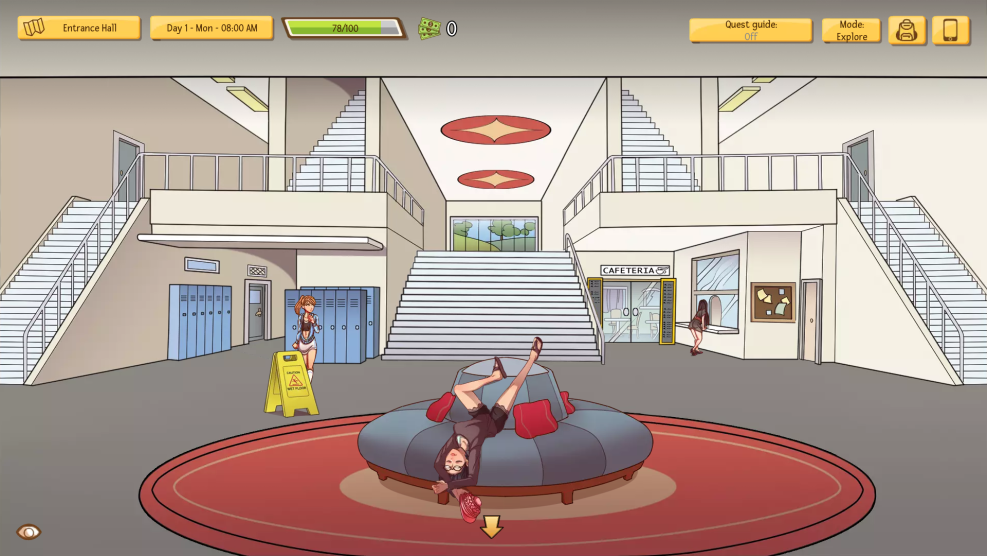Switch the Mode: Explore button
Viewport: 987px width, 556px height.
(x=851, y=30)
